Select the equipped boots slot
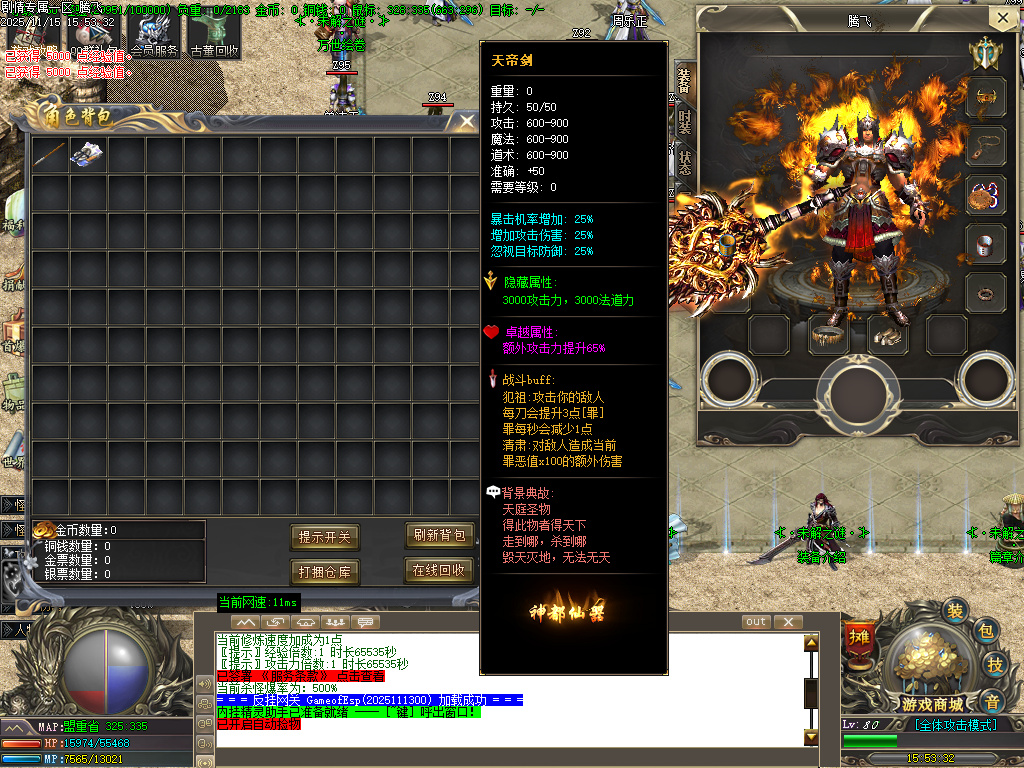This screenshot has height=768, width=1024. [x=887, y=335]
